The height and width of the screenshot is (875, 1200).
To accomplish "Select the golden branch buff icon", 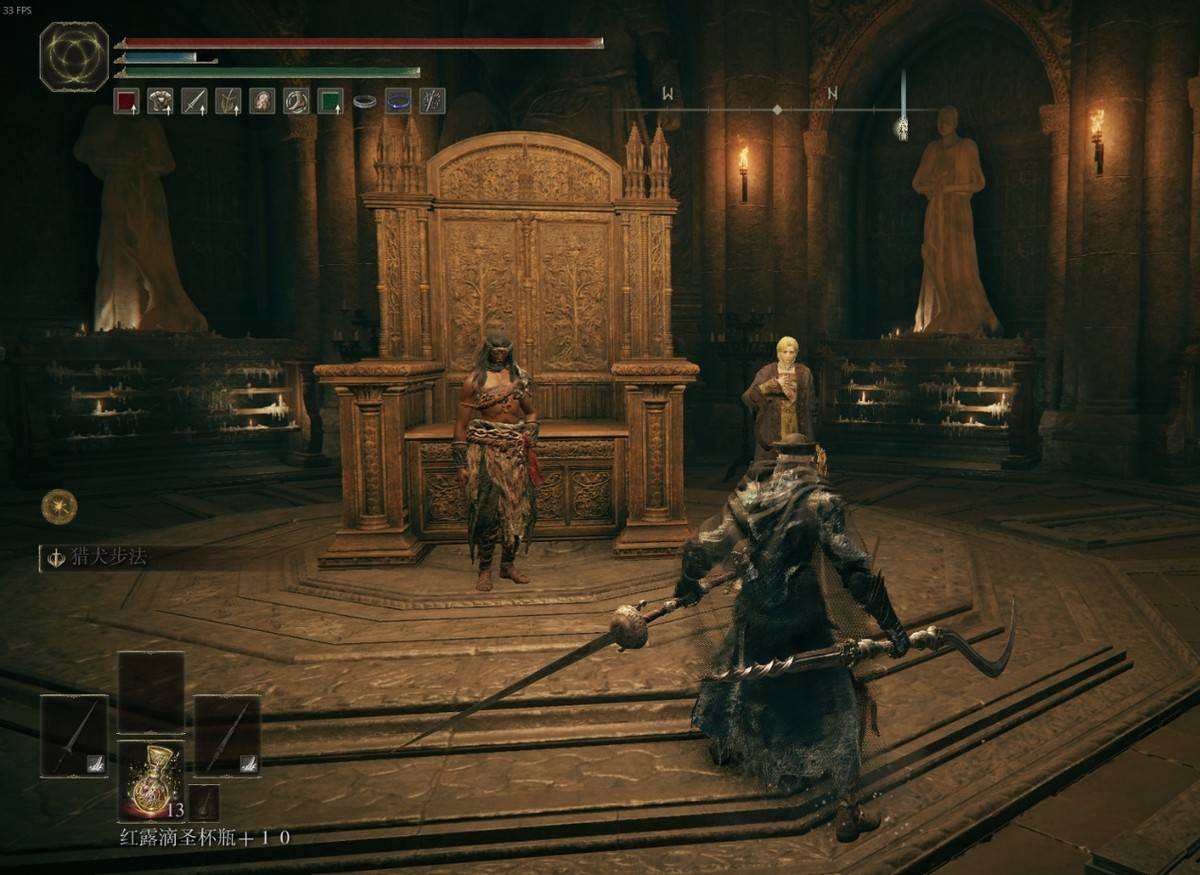I will pos(228,101).
